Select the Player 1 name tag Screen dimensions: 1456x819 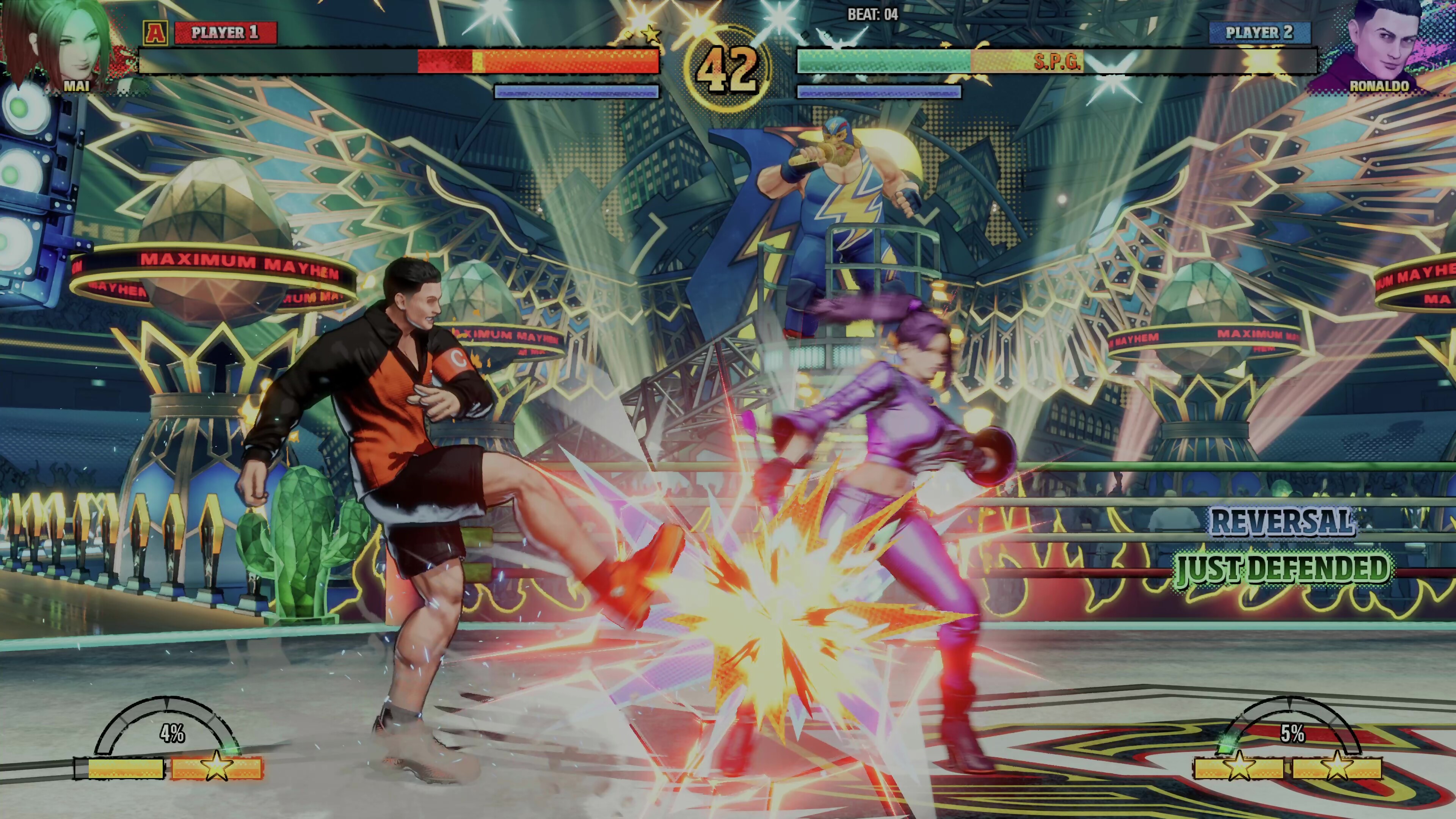[x=225, y=33]
